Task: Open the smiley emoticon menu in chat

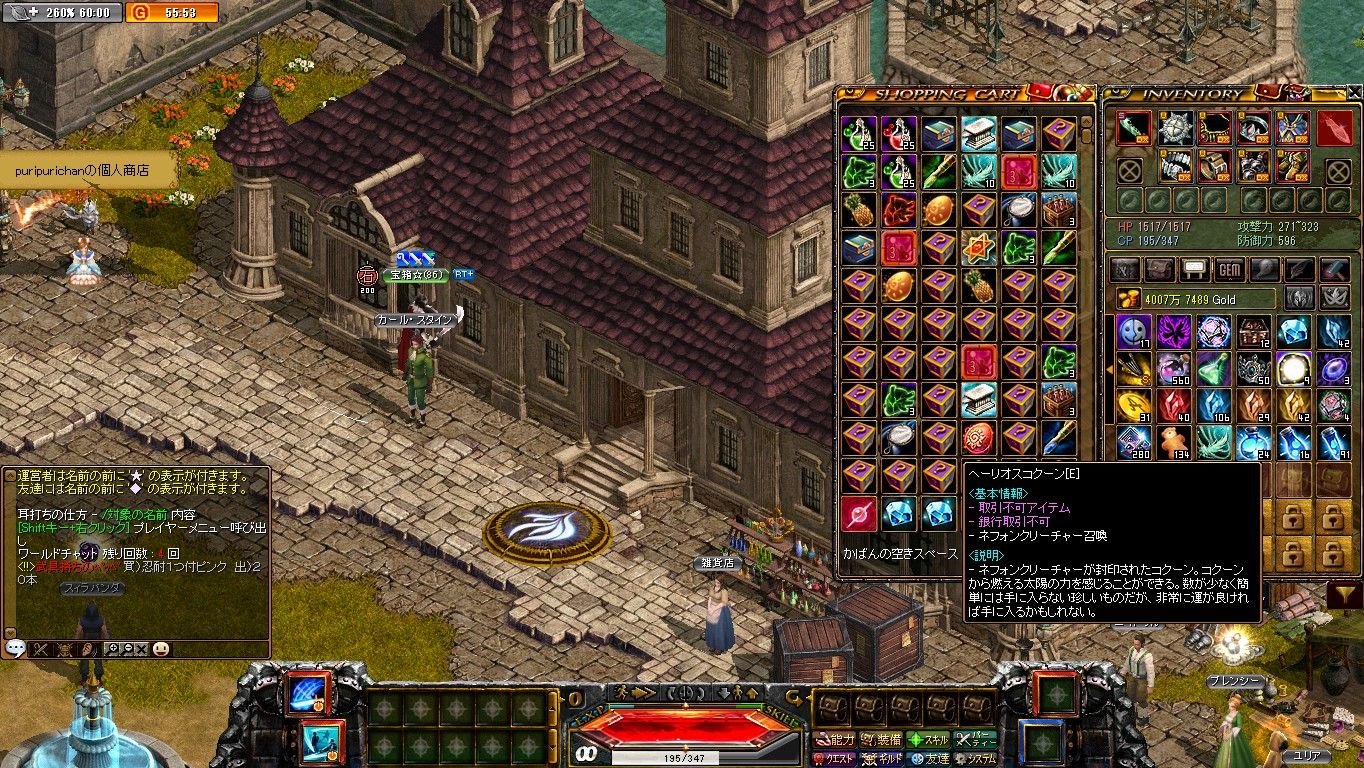Action: 161,648
